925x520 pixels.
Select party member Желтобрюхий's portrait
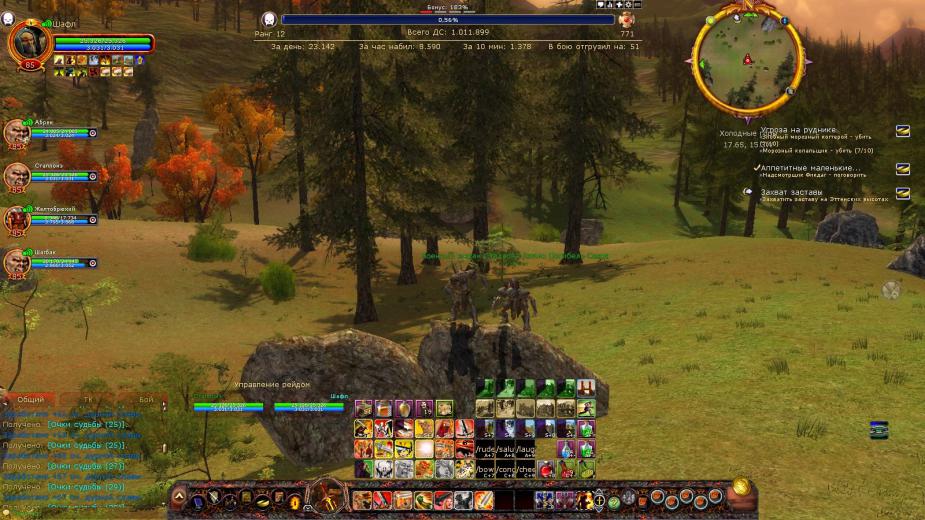point(15,219)
